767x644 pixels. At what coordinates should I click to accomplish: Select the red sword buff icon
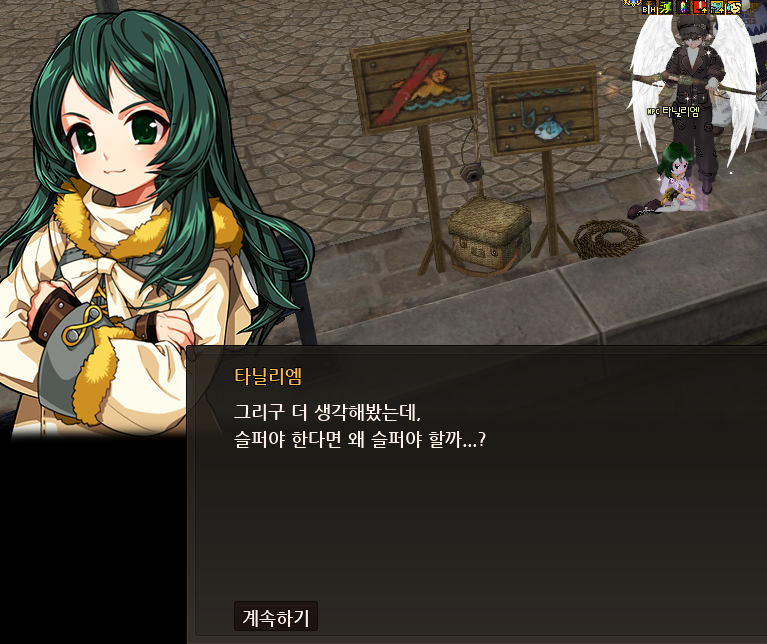pyautogui.click(x=699, y=7)
